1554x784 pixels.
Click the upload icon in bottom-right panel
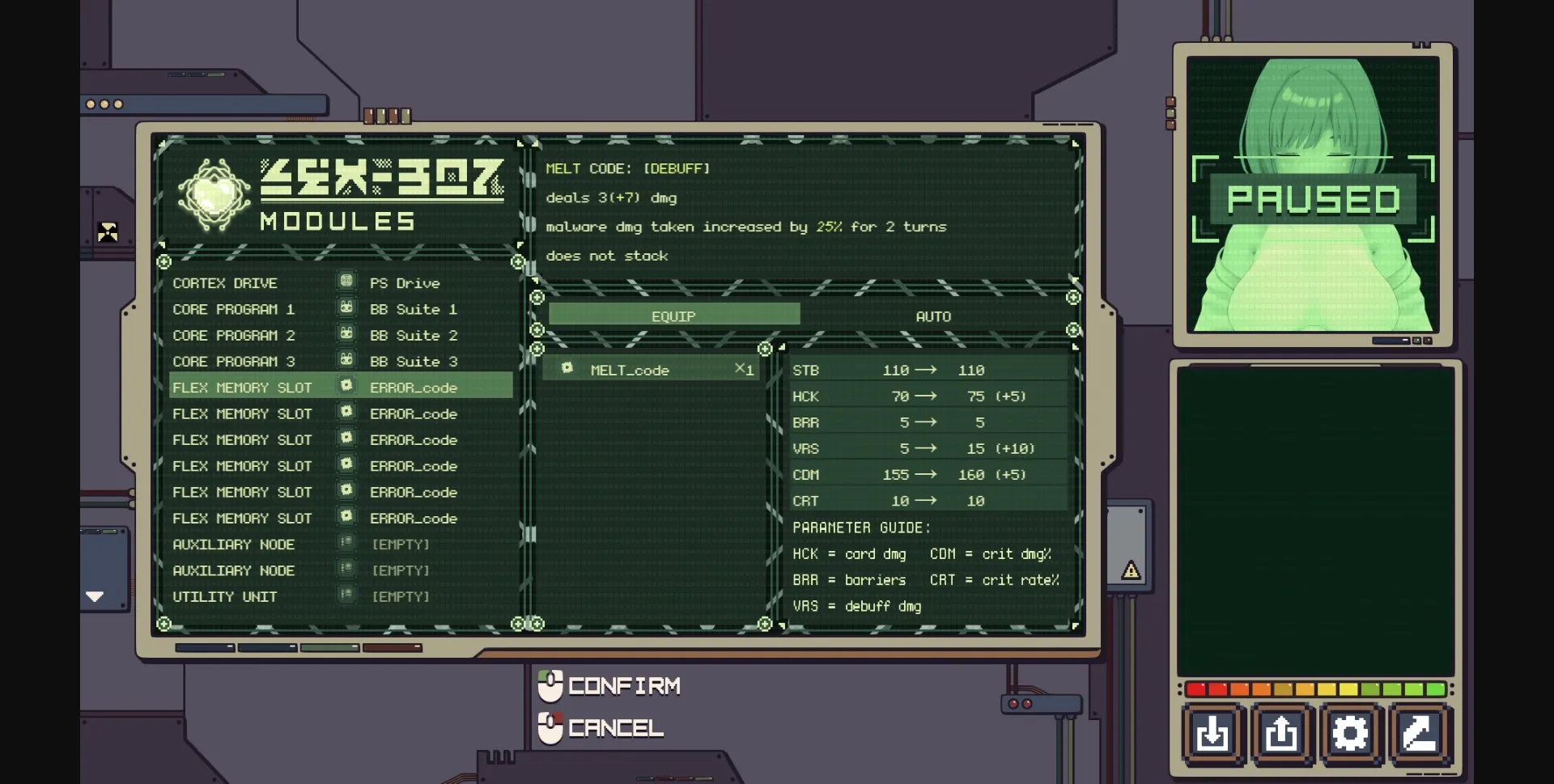click(x=1280, y=734)
